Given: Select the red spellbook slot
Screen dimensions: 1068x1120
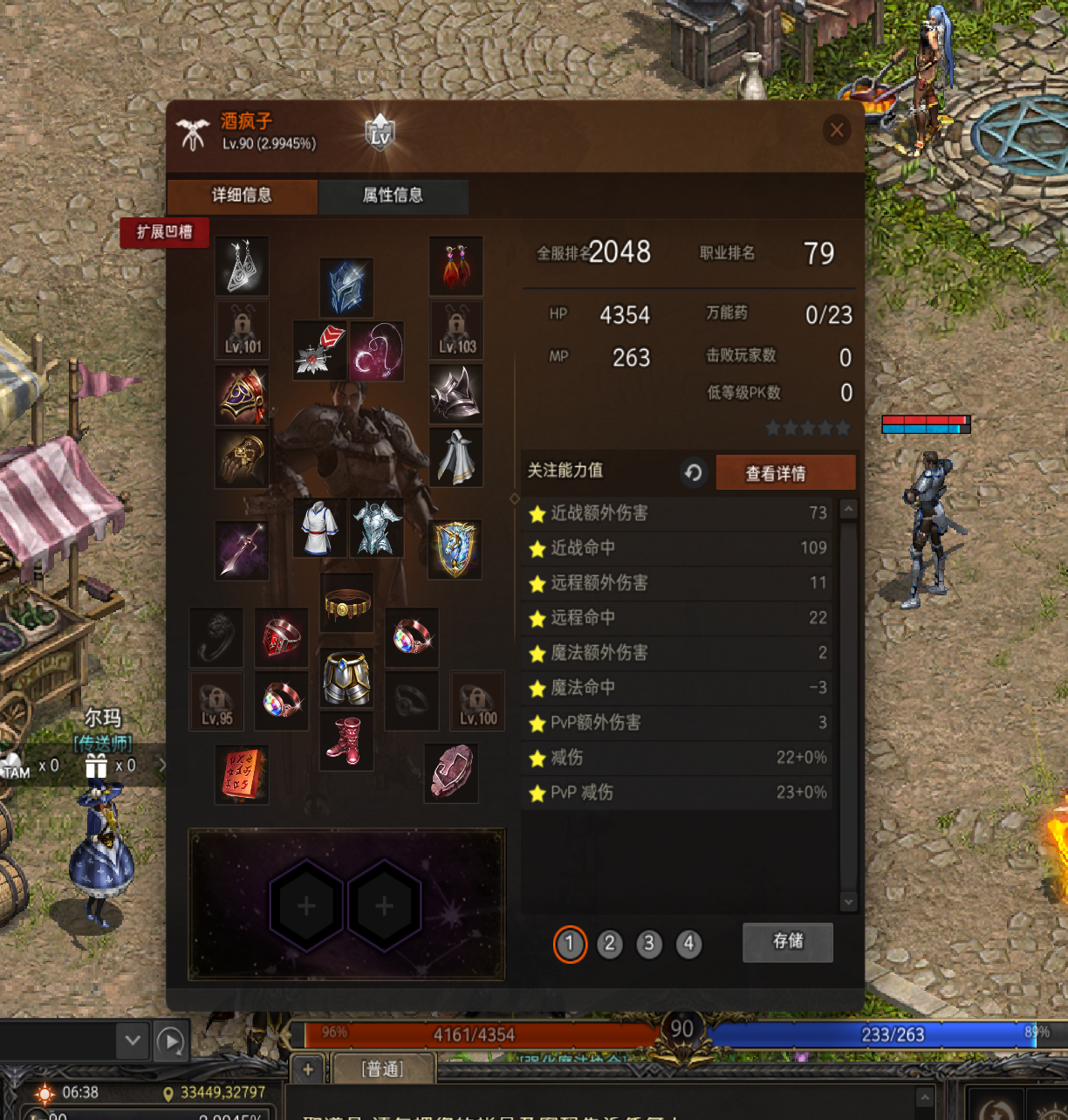Looking at the screenshot, I should point(242,774).
